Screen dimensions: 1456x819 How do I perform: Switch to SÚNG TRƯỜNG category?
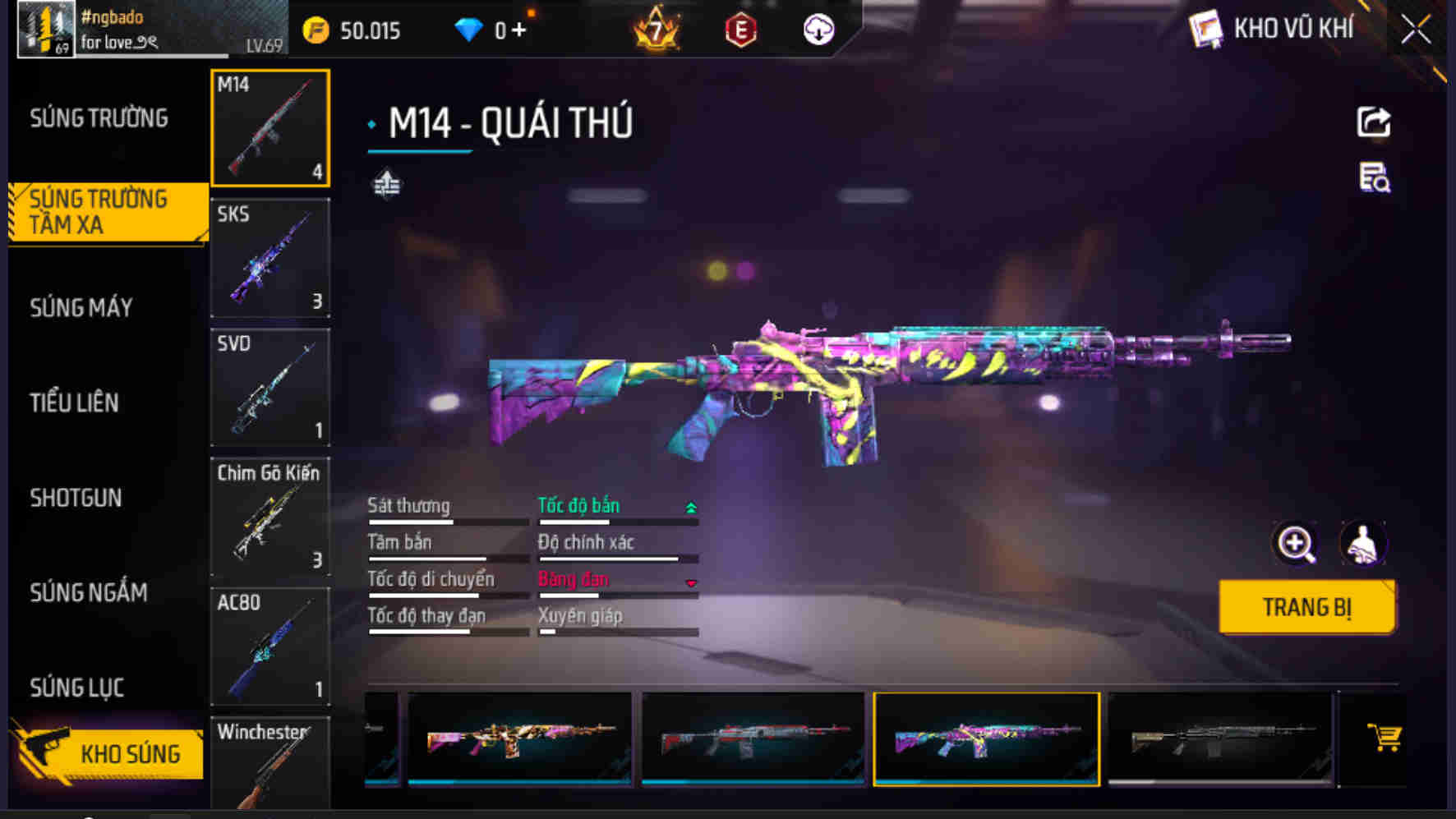click(99, 118)
